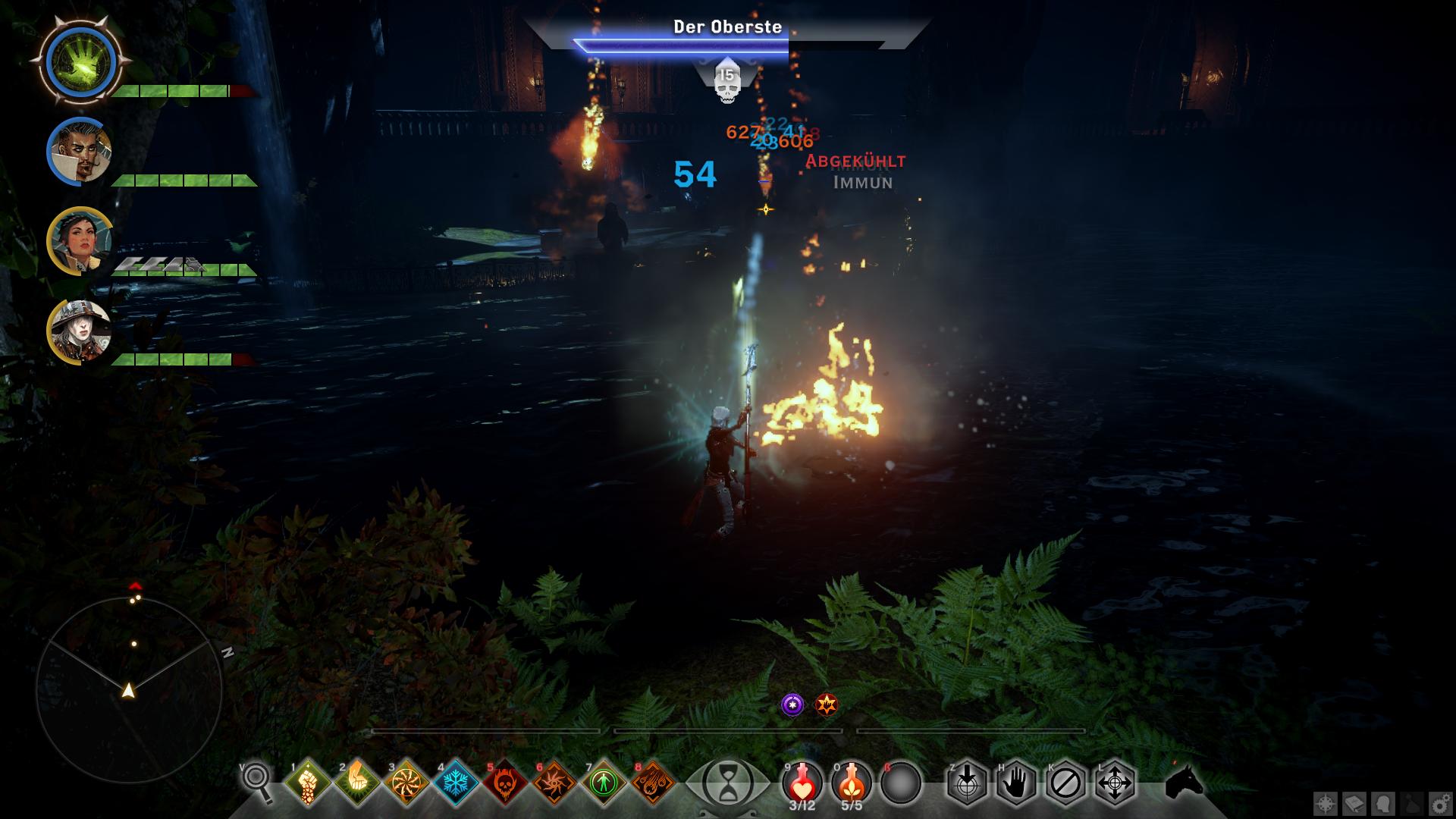The width and height of the screenshot is (1456, 819).
Task: Toggle the hourglass tactical camera button
Action: pos(727,783)
